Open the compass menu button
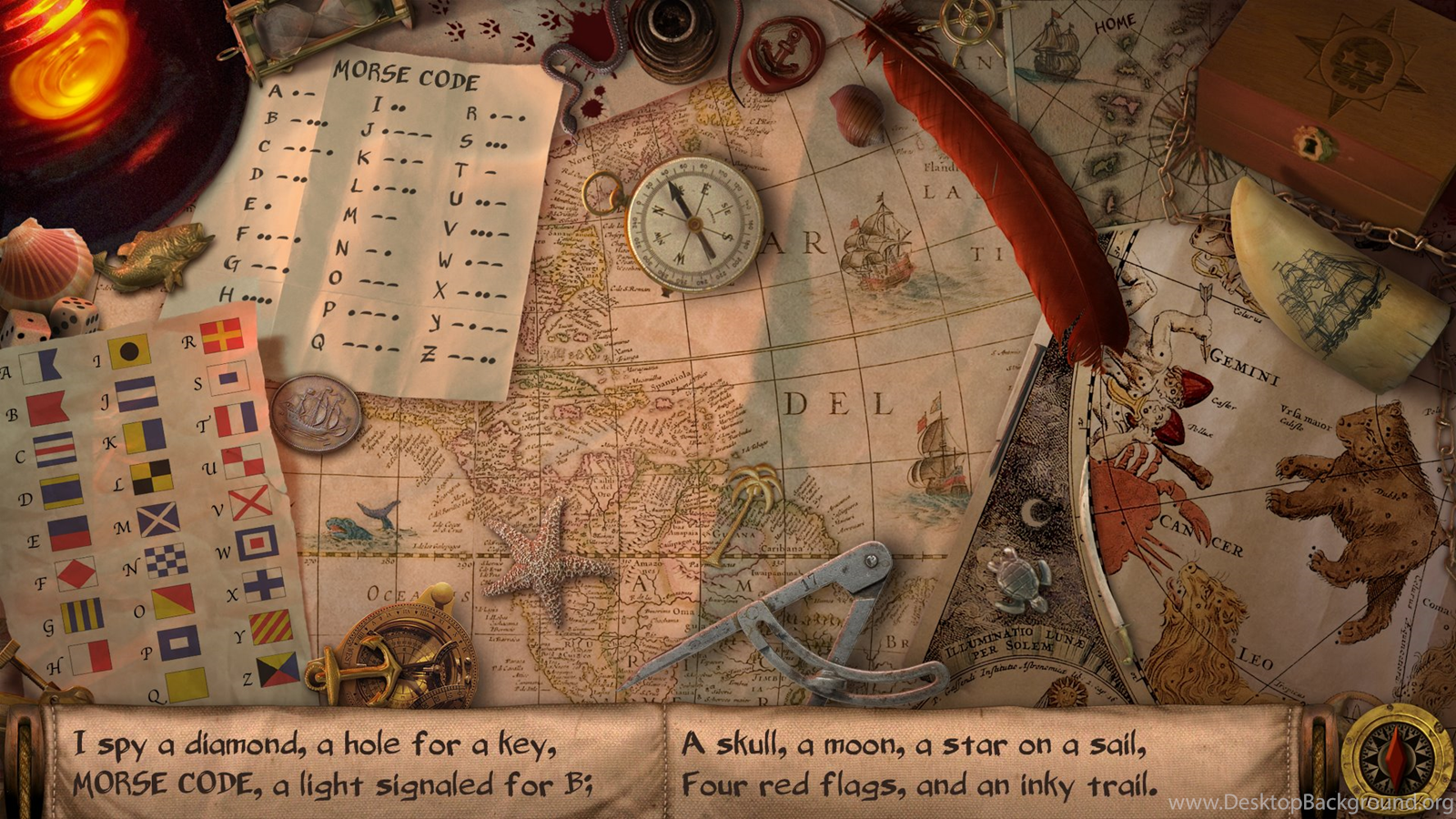 point(1395,757)
